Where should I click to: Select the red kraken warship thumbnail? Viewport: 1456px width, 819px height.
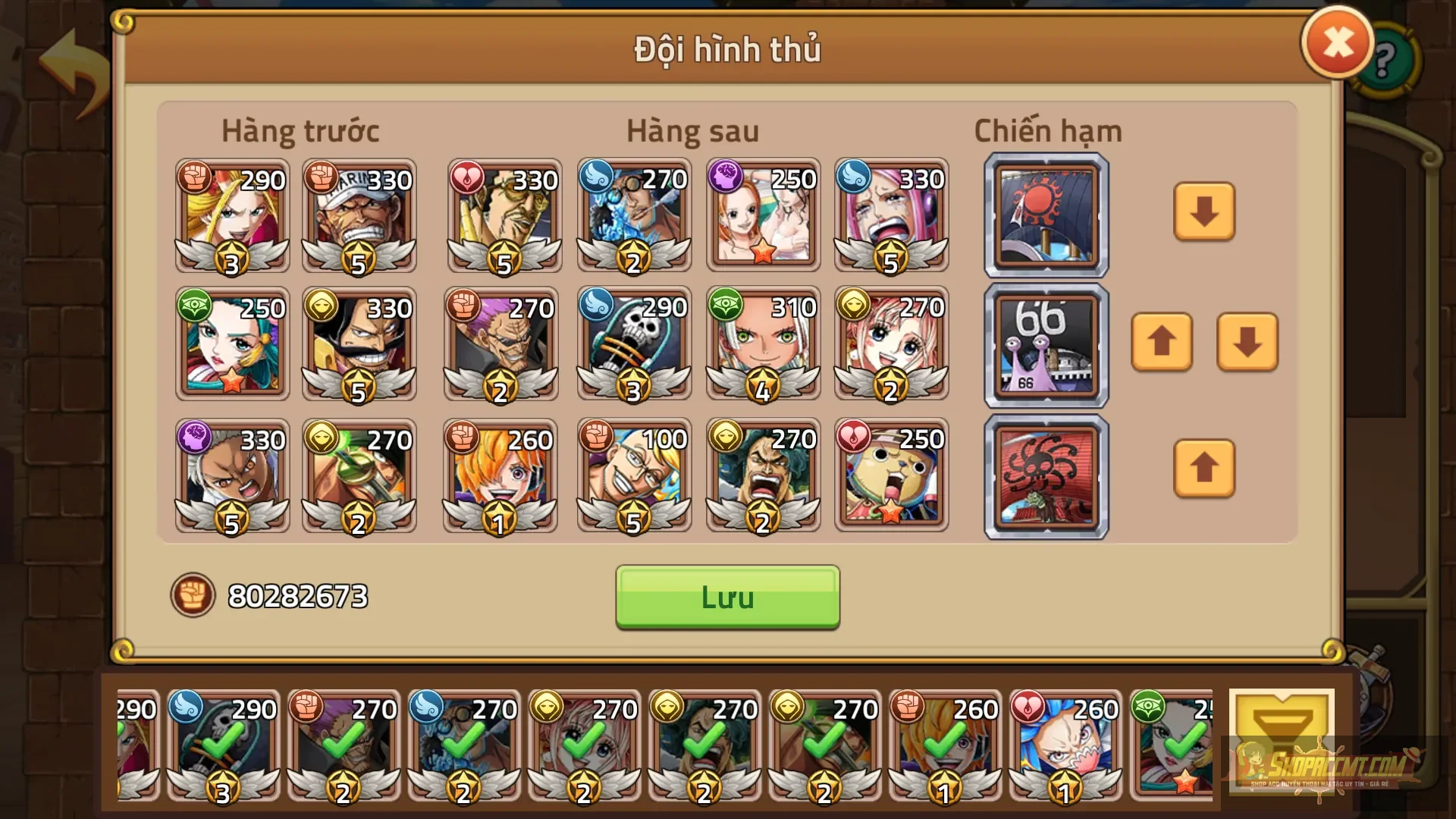[x=1045, y=475]
